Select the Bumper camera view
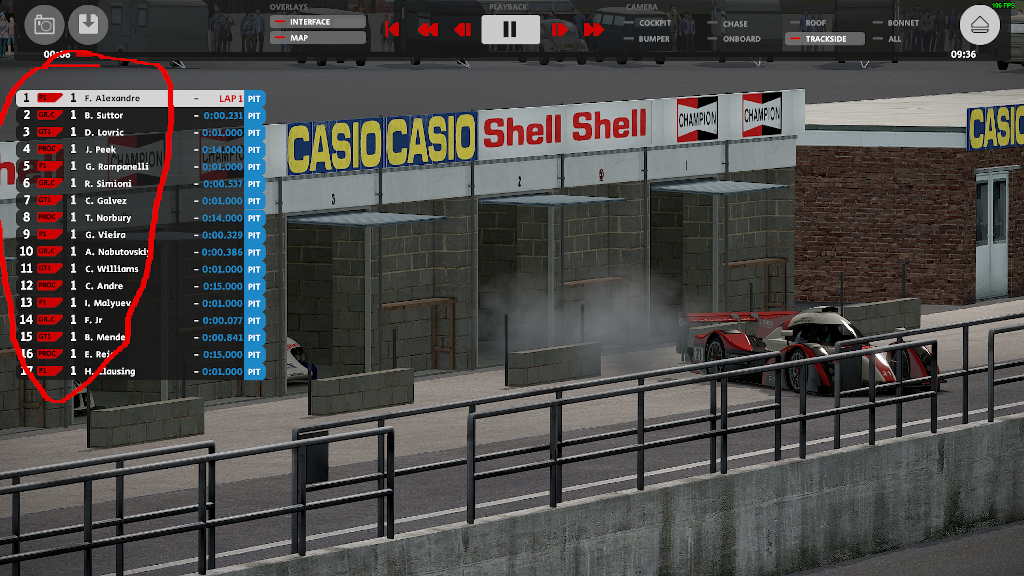Screen dimensions: 1024x576 [654, 39]
